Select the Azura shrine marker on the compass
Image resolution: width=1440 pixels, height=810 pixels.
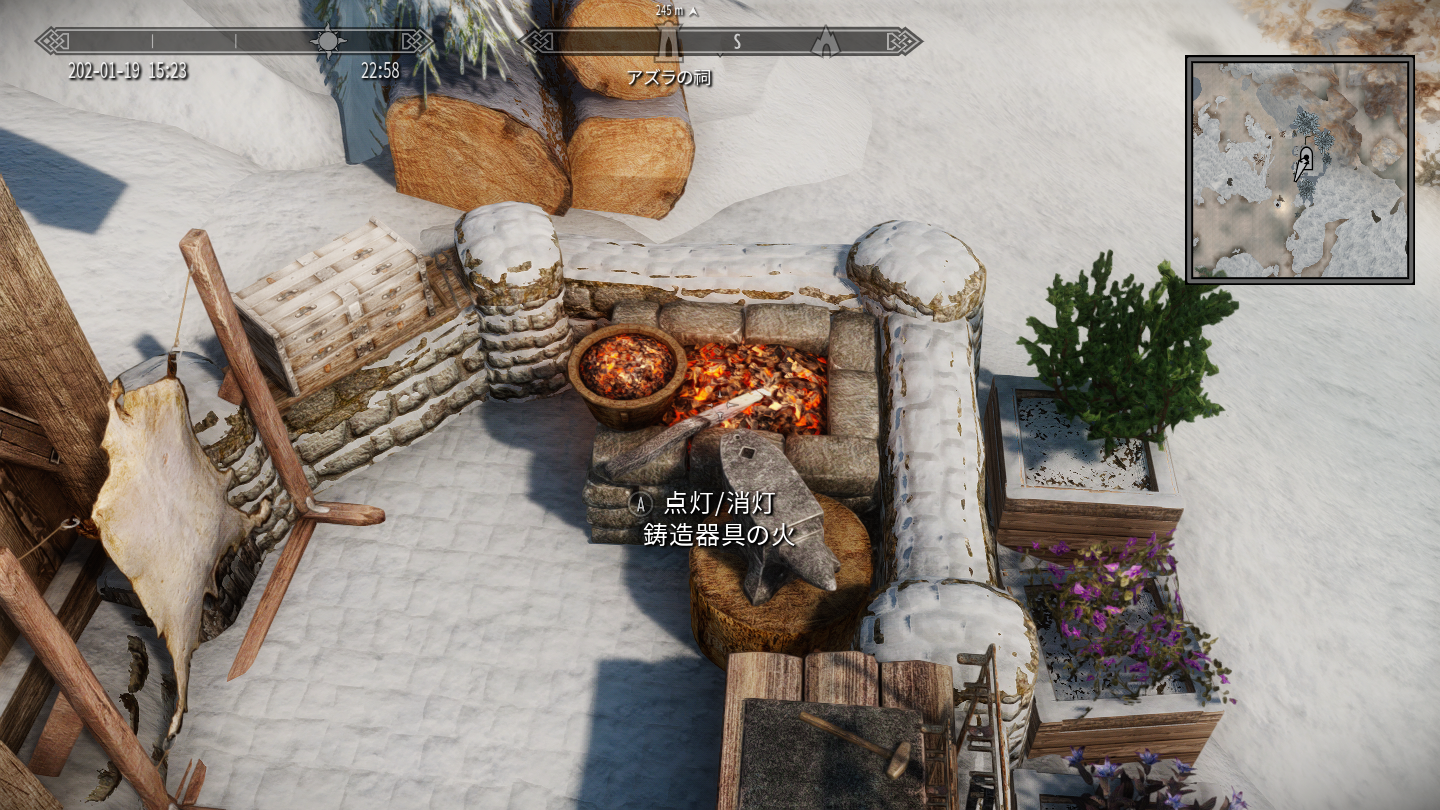pyautogui.click(x=667, y=42)
